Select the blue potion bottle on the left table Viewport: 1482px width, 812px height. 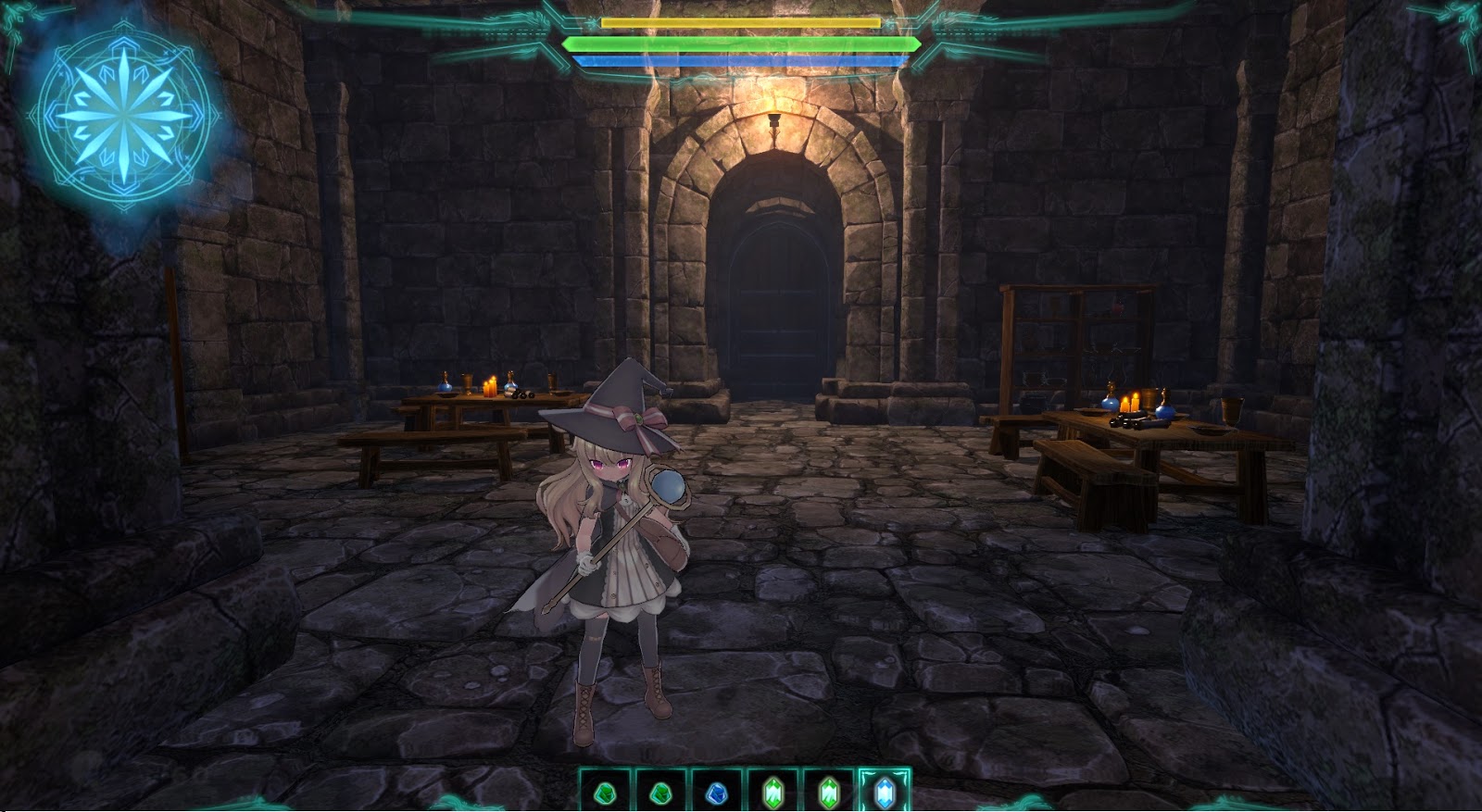[x=446, y=386]
